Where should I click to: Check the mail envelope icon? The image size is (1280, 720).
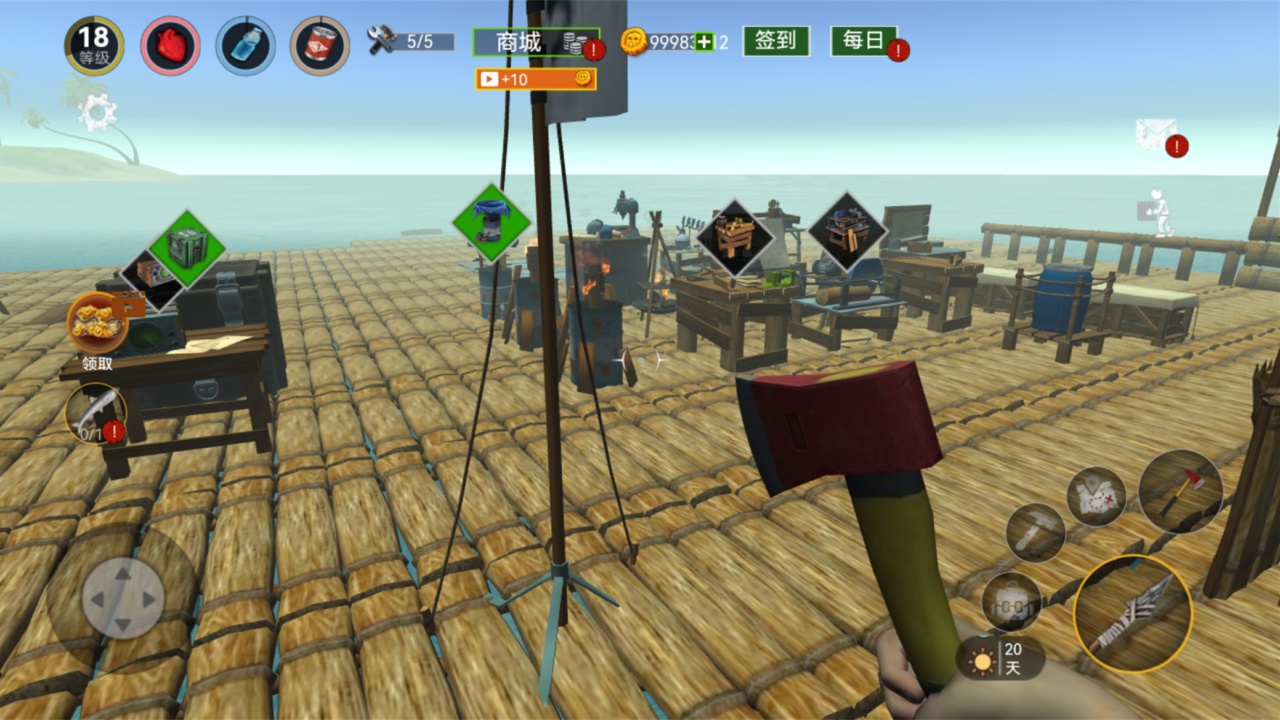point(1154,134)
